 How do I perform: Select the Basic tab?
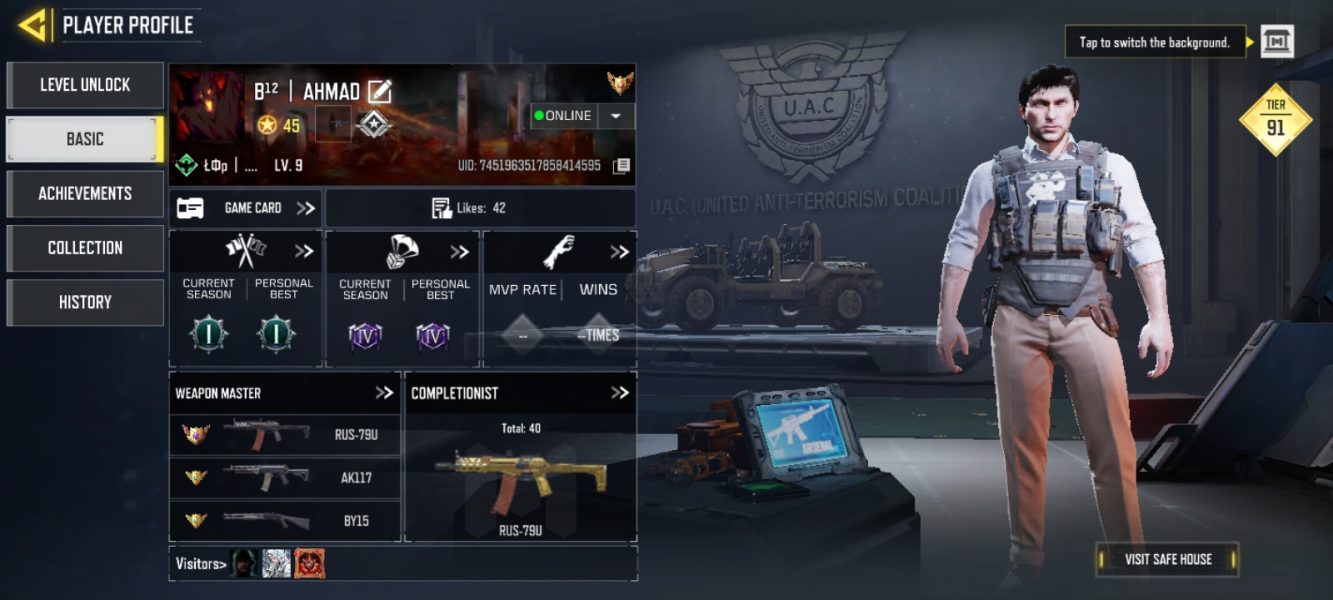point(85,139)
